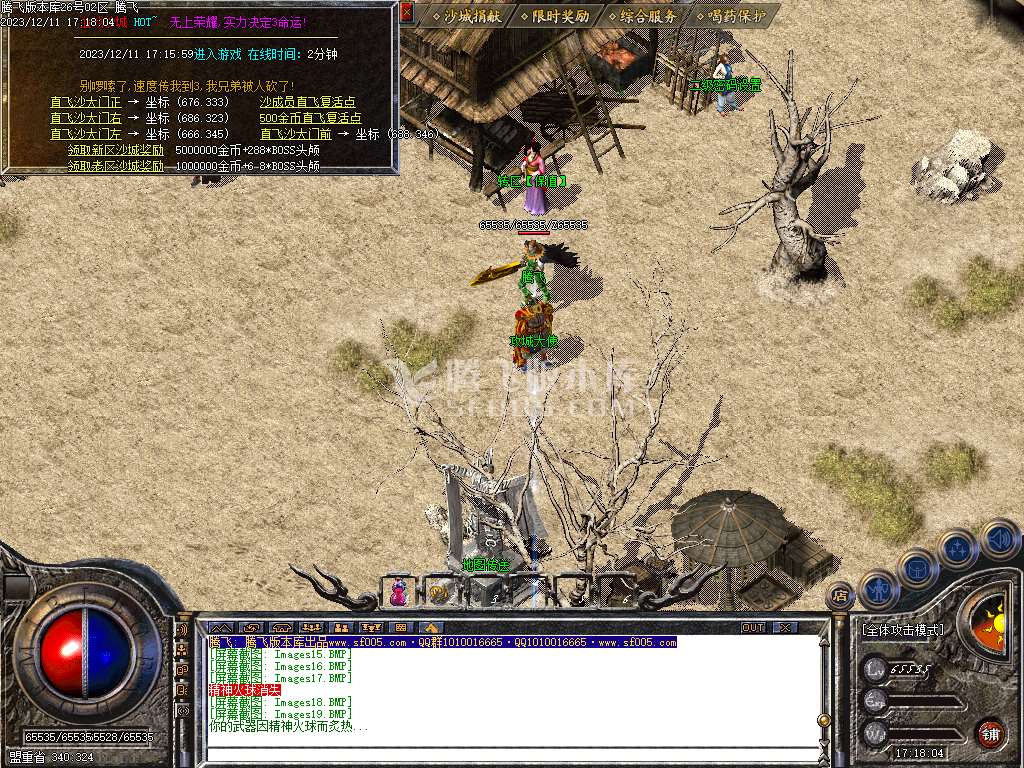The width and height of the screenshot is (1024, 768).
Task: Toggle the sound speaker icon
Action: [999, 540]
